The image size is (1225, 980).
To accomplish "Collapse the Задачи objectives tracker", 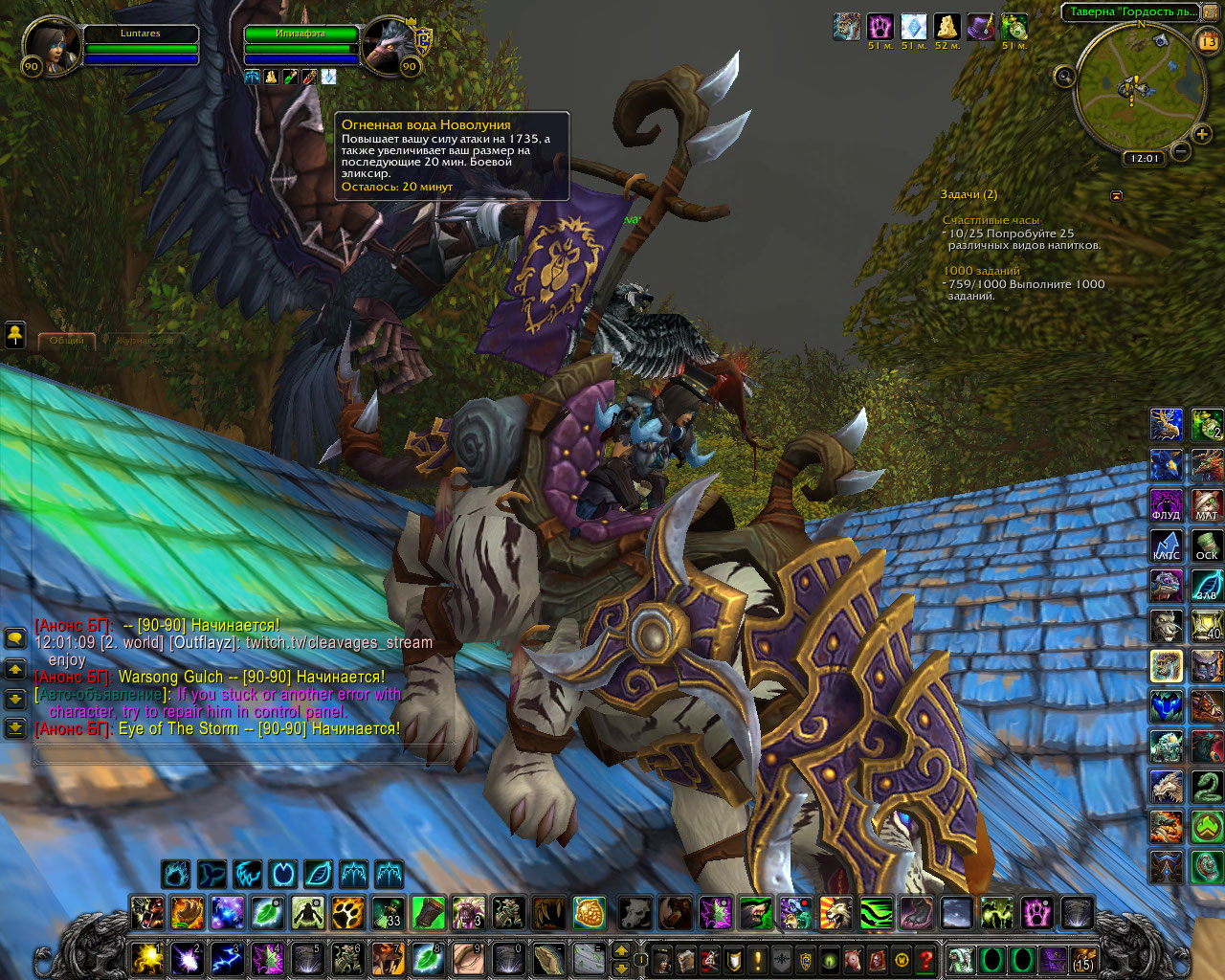I will point(1116,195).
